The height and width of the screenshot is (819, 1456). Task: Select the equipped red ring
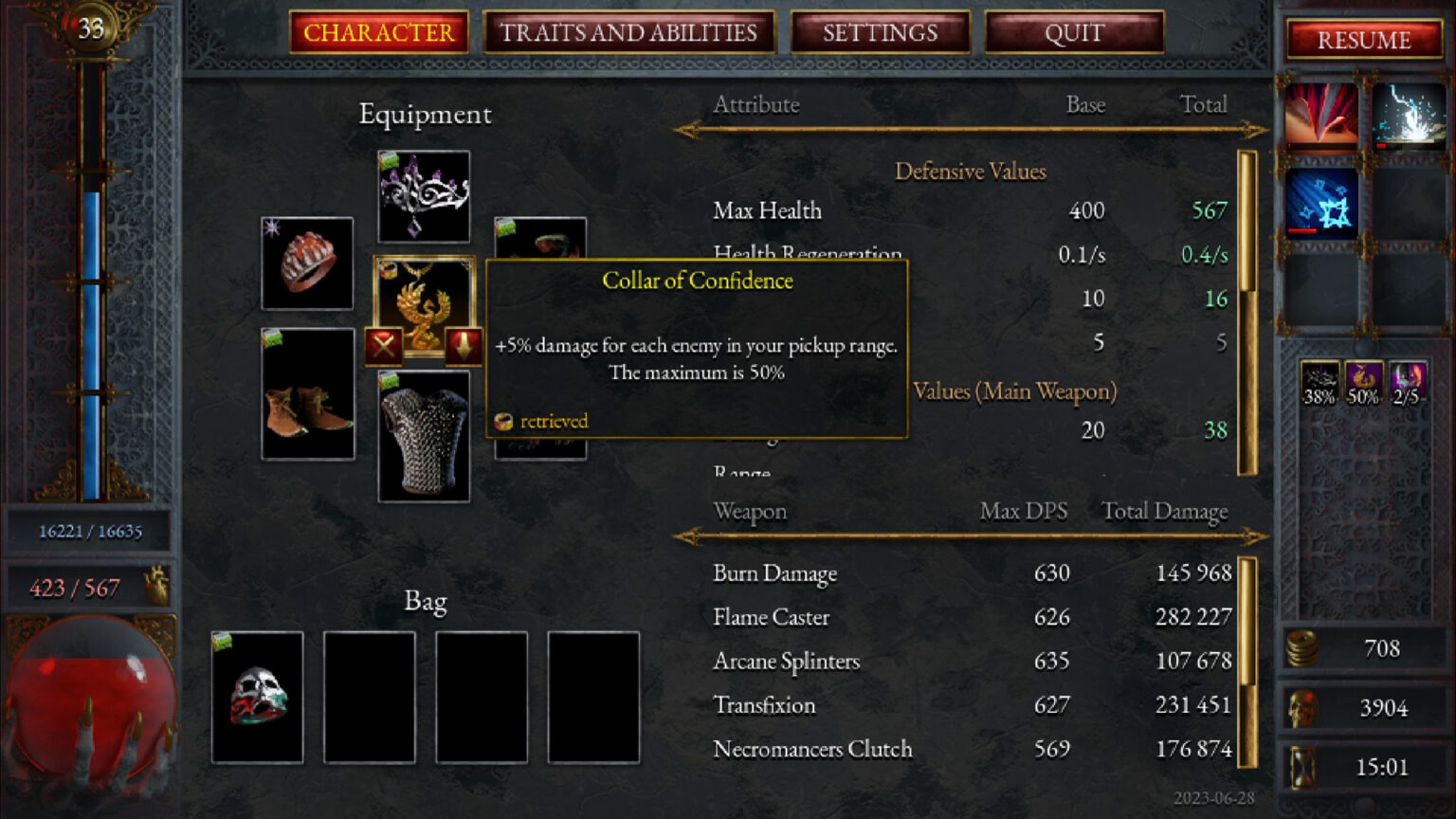(306, 263)
